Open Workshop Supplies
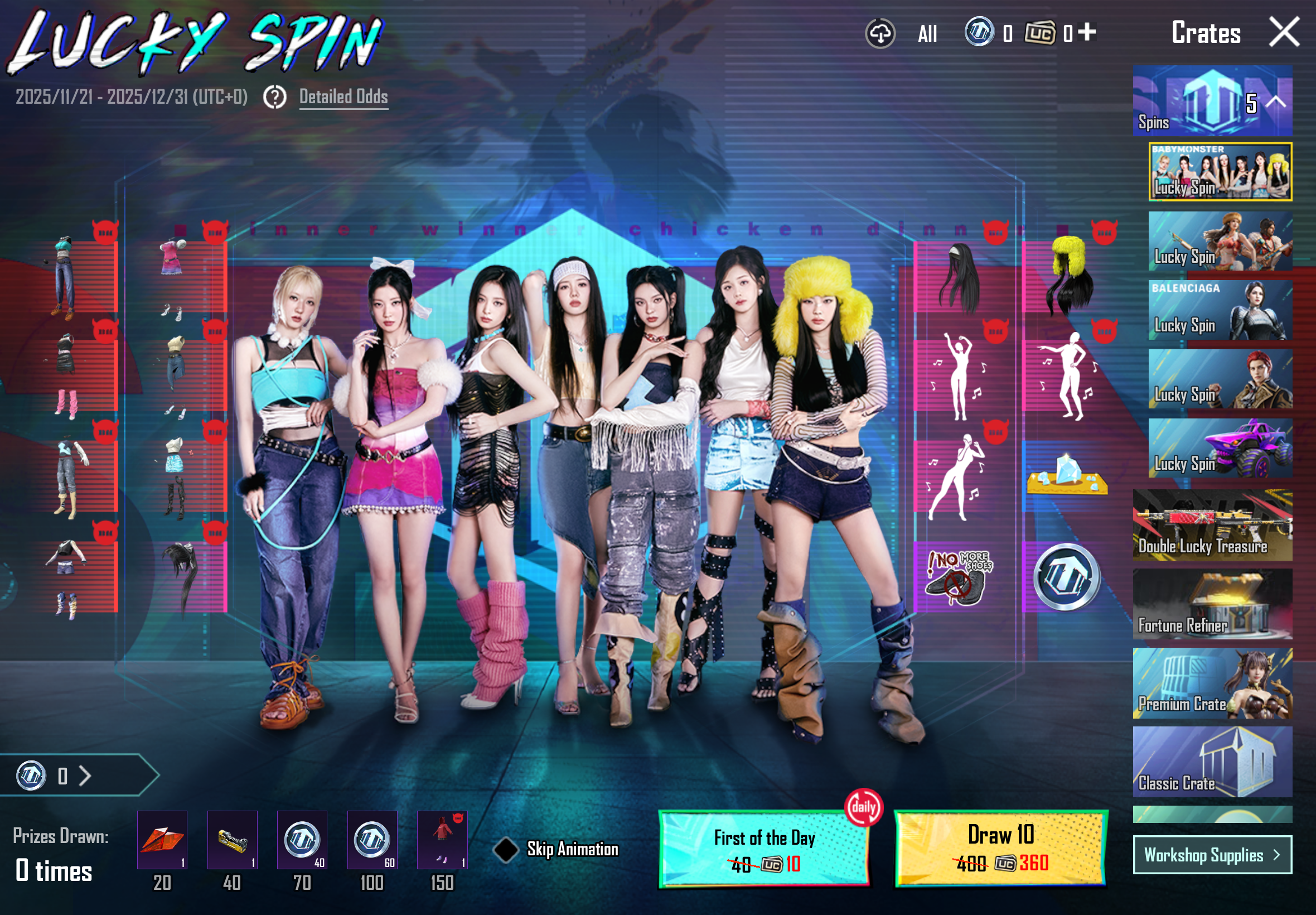 [1212, 855]
